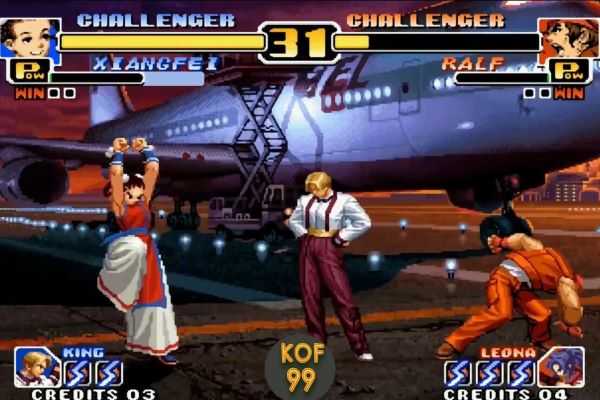Click the KOF 99 logo badge
The height and width of the screenshot is (400, 600).
300,368
